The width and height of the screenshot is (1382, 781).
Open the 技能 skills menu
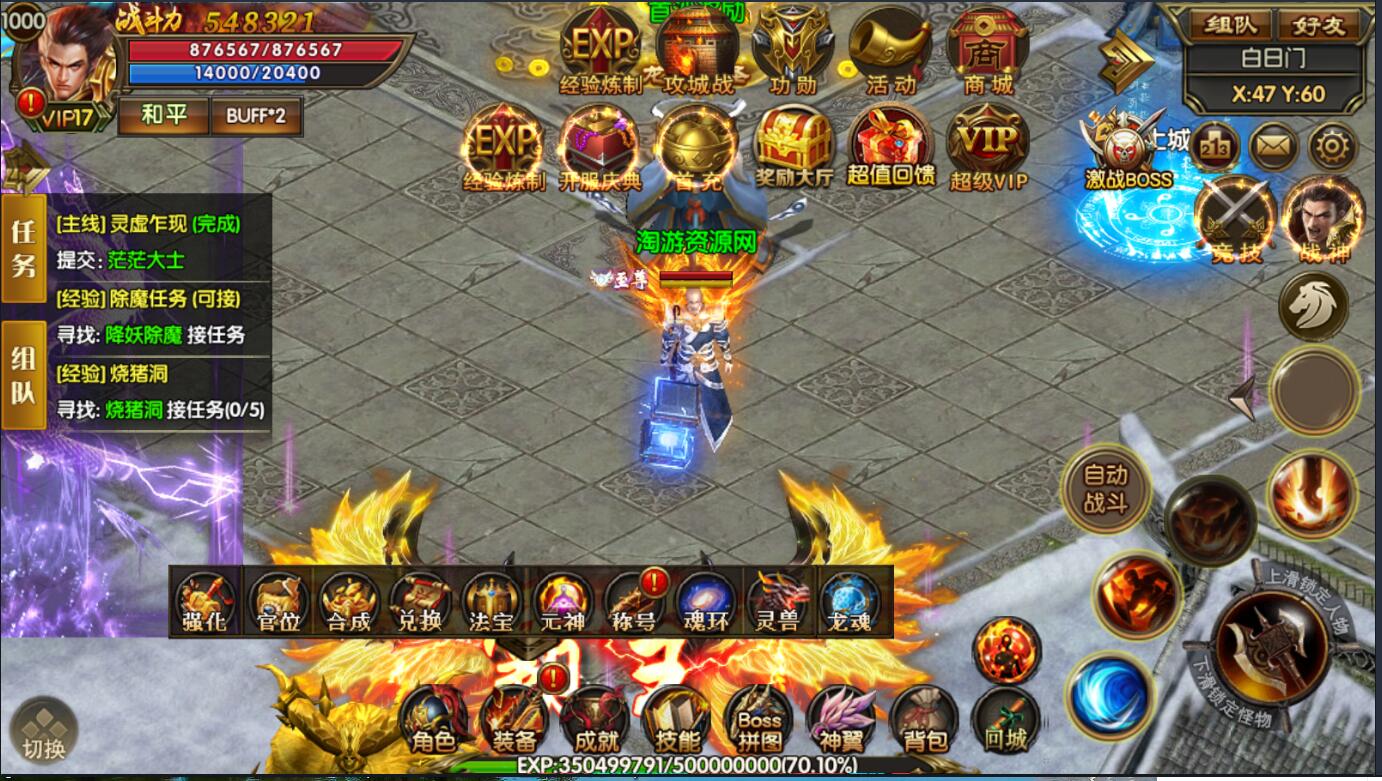[677, 719]
